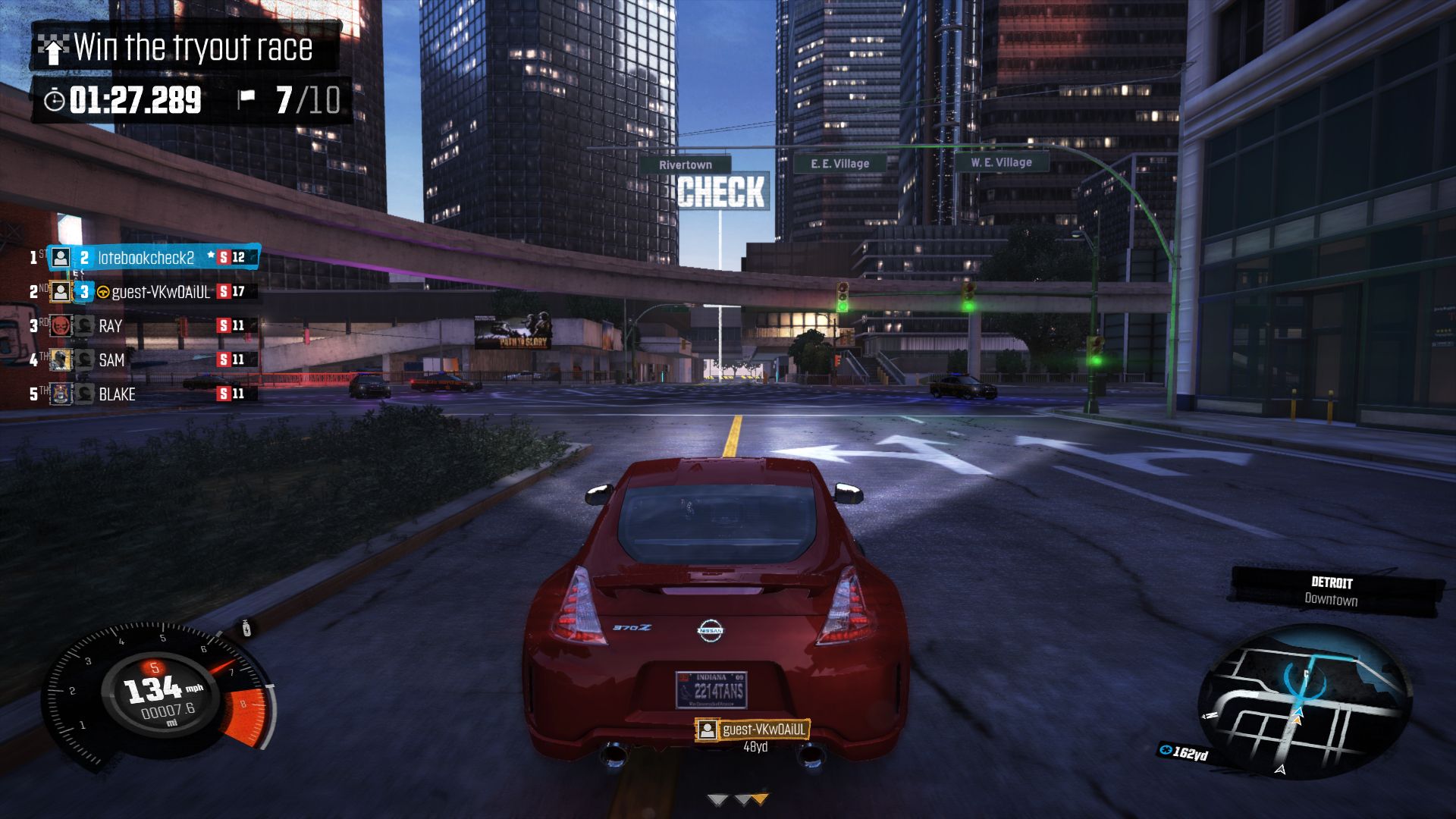Select the floating CHECK checkpoint marker
Viewport: 1456px width, 819px height.
[721, 192]
